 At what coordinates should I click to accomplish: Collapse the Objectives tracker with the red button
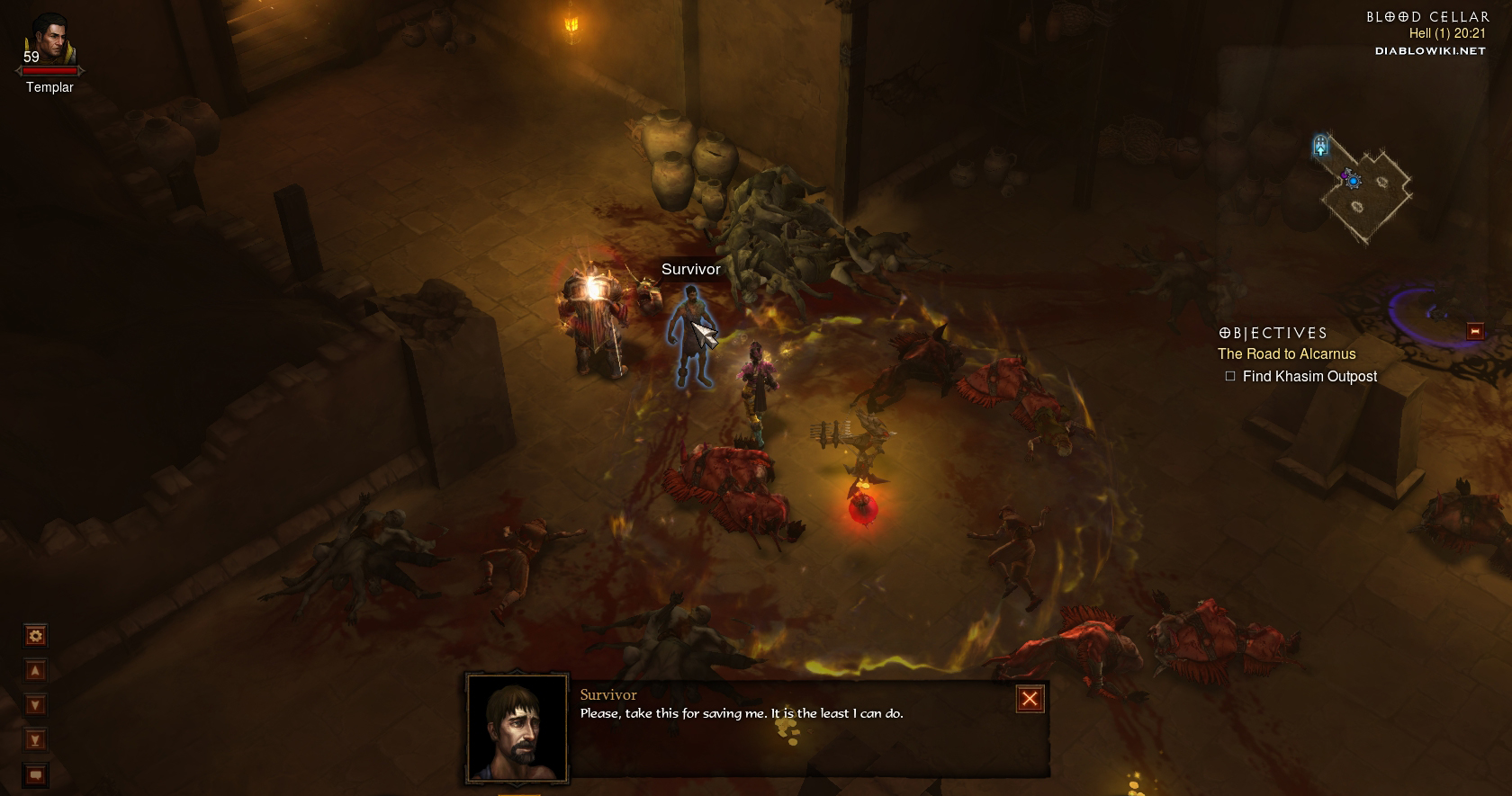tap(1475, 331)
